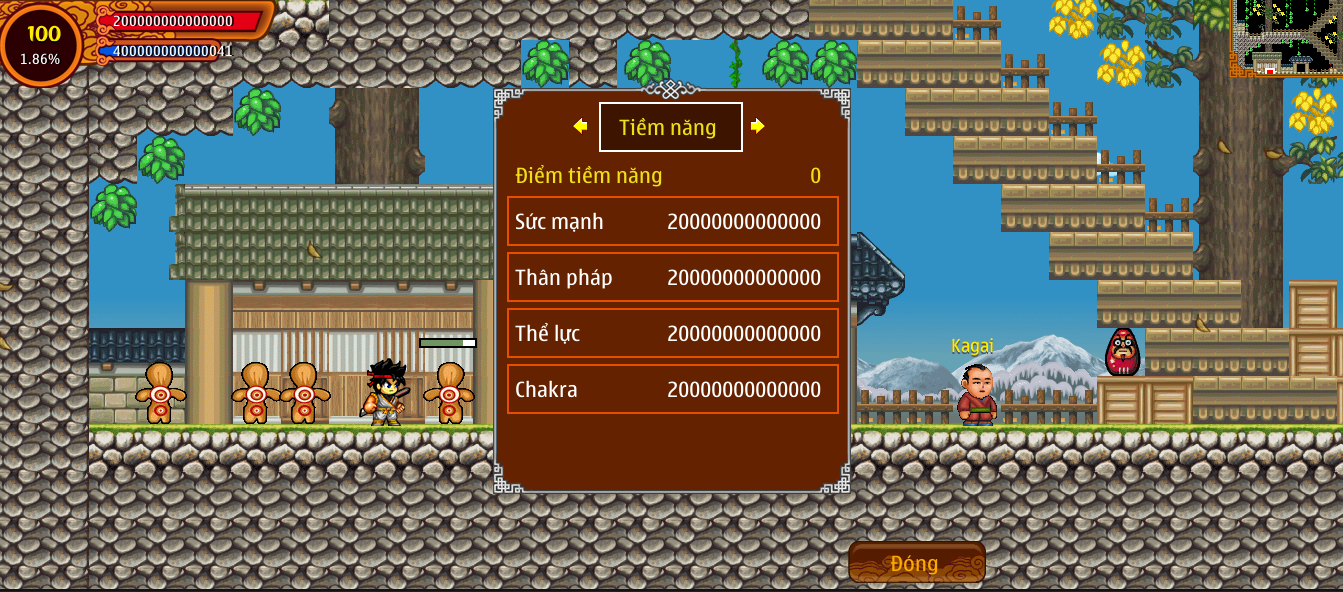This screenshot has width=1343, height=592.
Task: Choose the Thân pháp stat row
Action: pyautogui.click(x=672, y=277)
